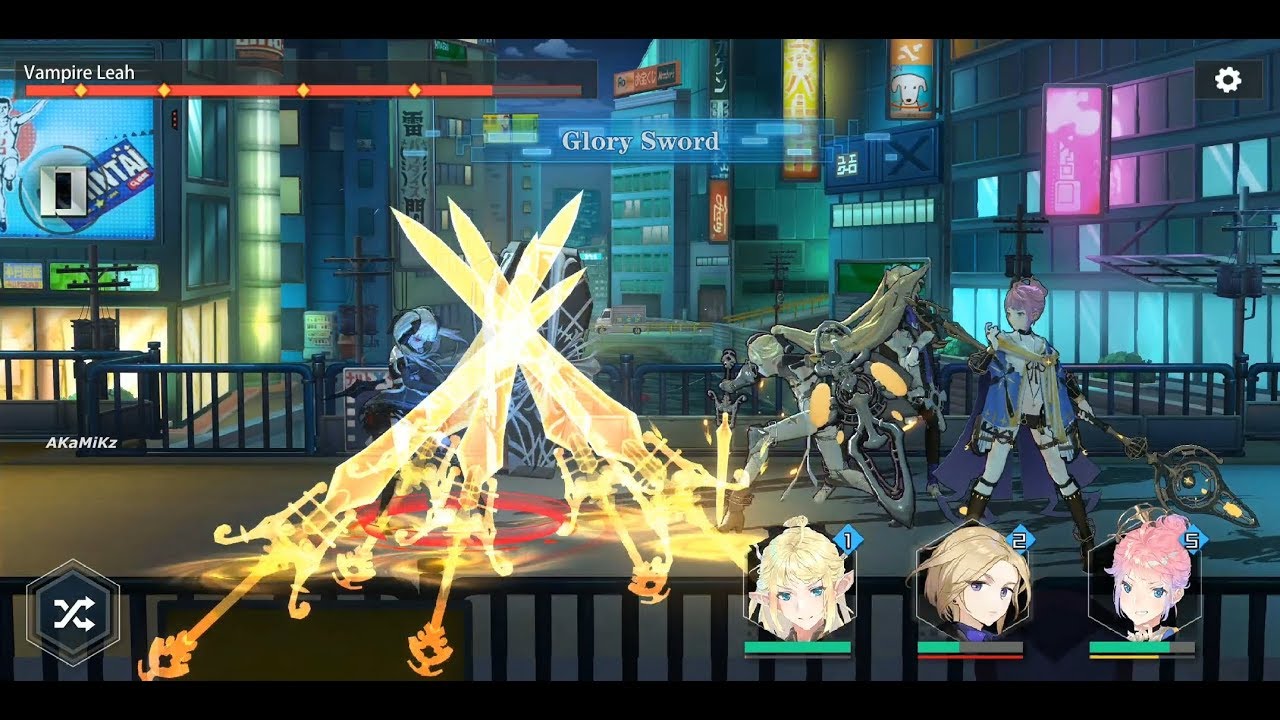Open the settings gear icon

click(1227, 81)
